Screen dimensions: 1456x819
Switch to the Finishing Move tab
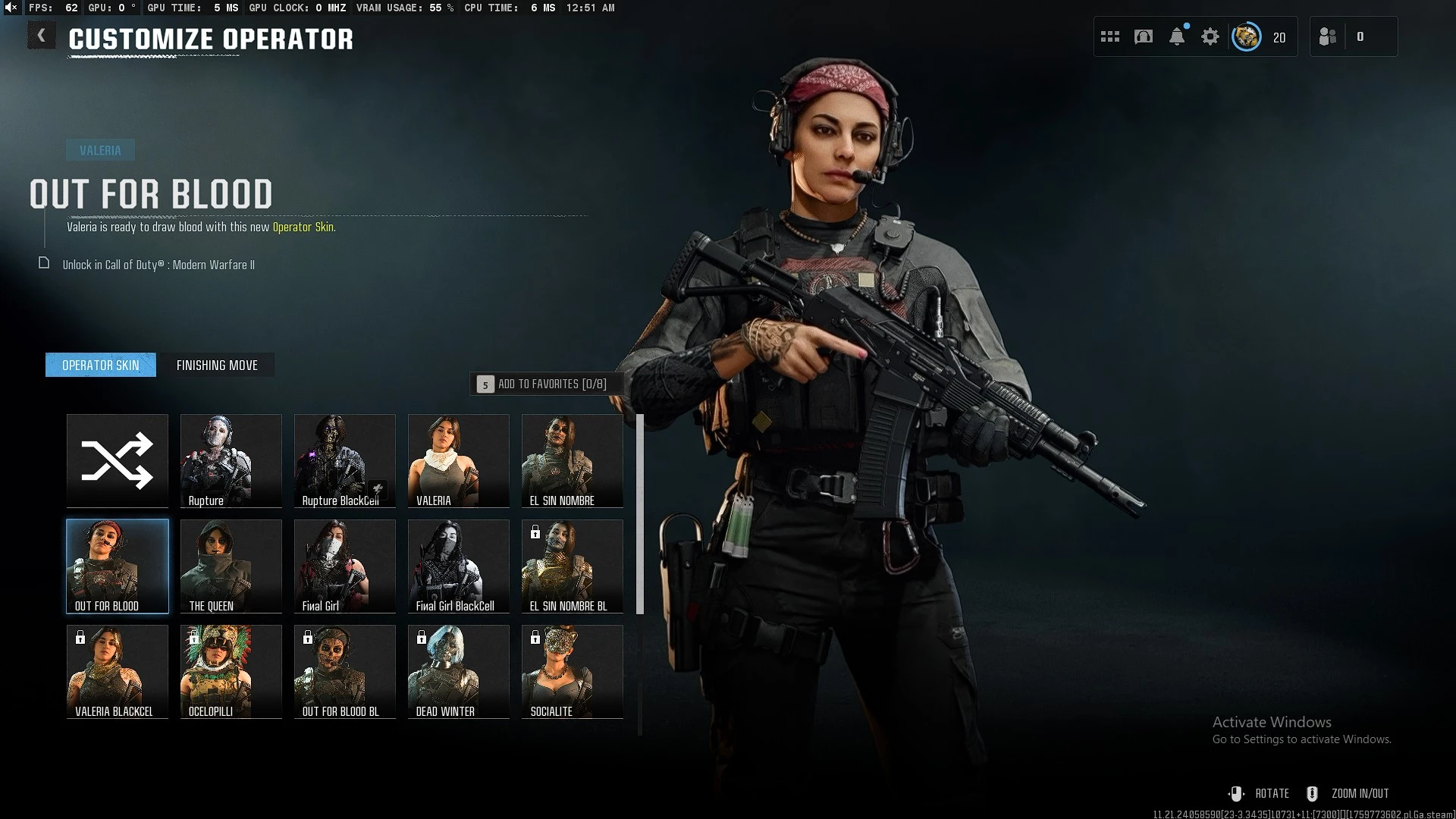point(217,366)
